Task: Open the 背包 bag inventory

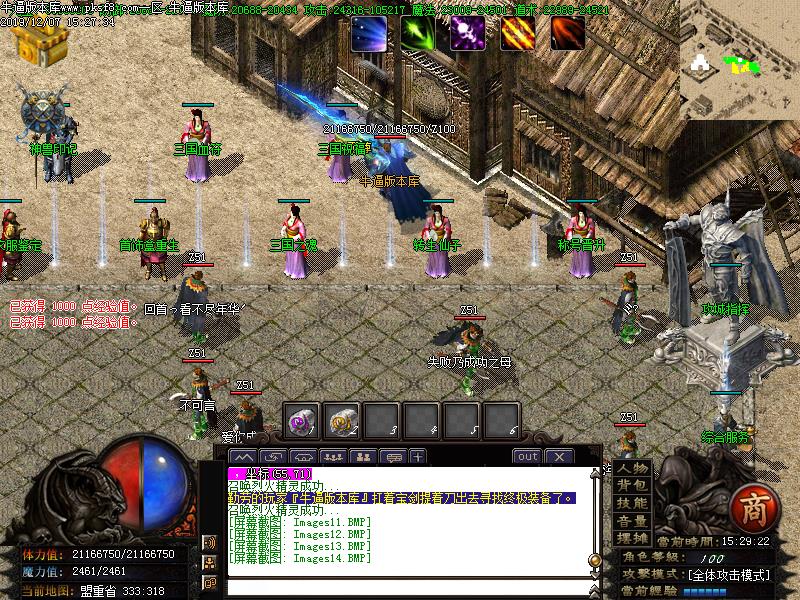Action: coord(632,486)
